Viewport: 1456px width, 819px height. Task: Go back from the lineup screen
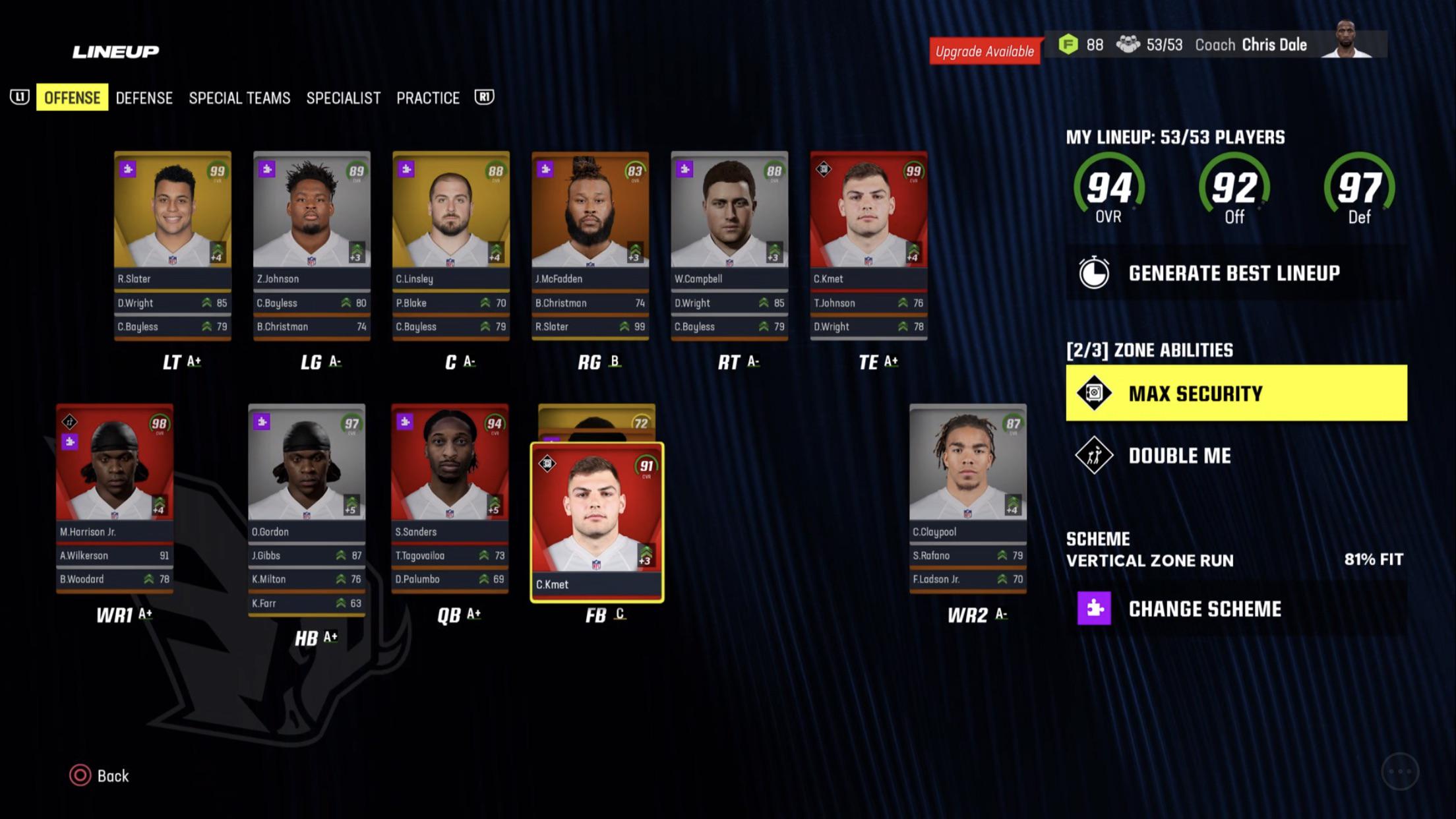[x=100, y=775]
